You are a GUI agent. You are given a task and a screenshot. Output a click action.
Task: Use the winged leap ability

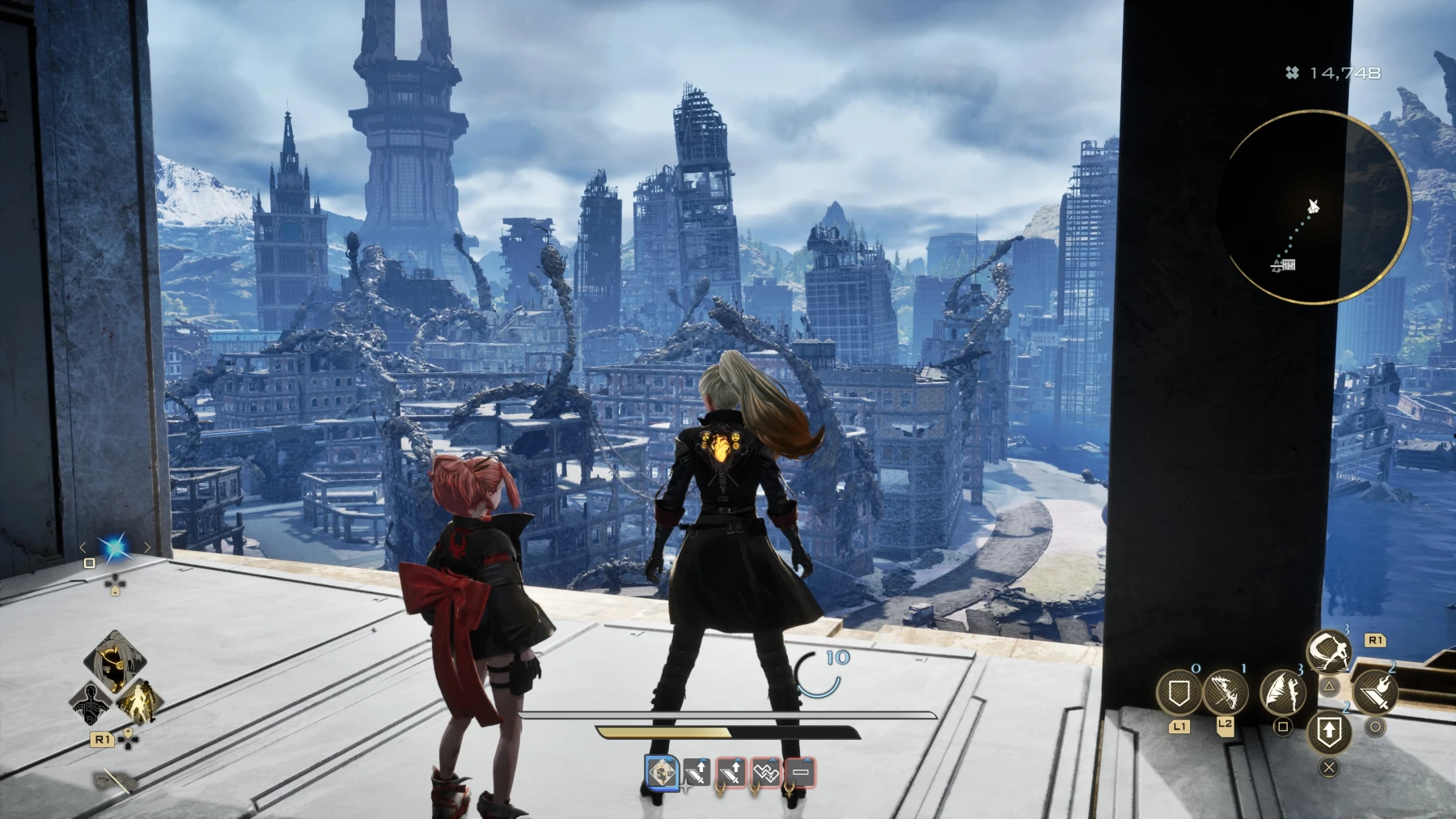click(1282, 691)
